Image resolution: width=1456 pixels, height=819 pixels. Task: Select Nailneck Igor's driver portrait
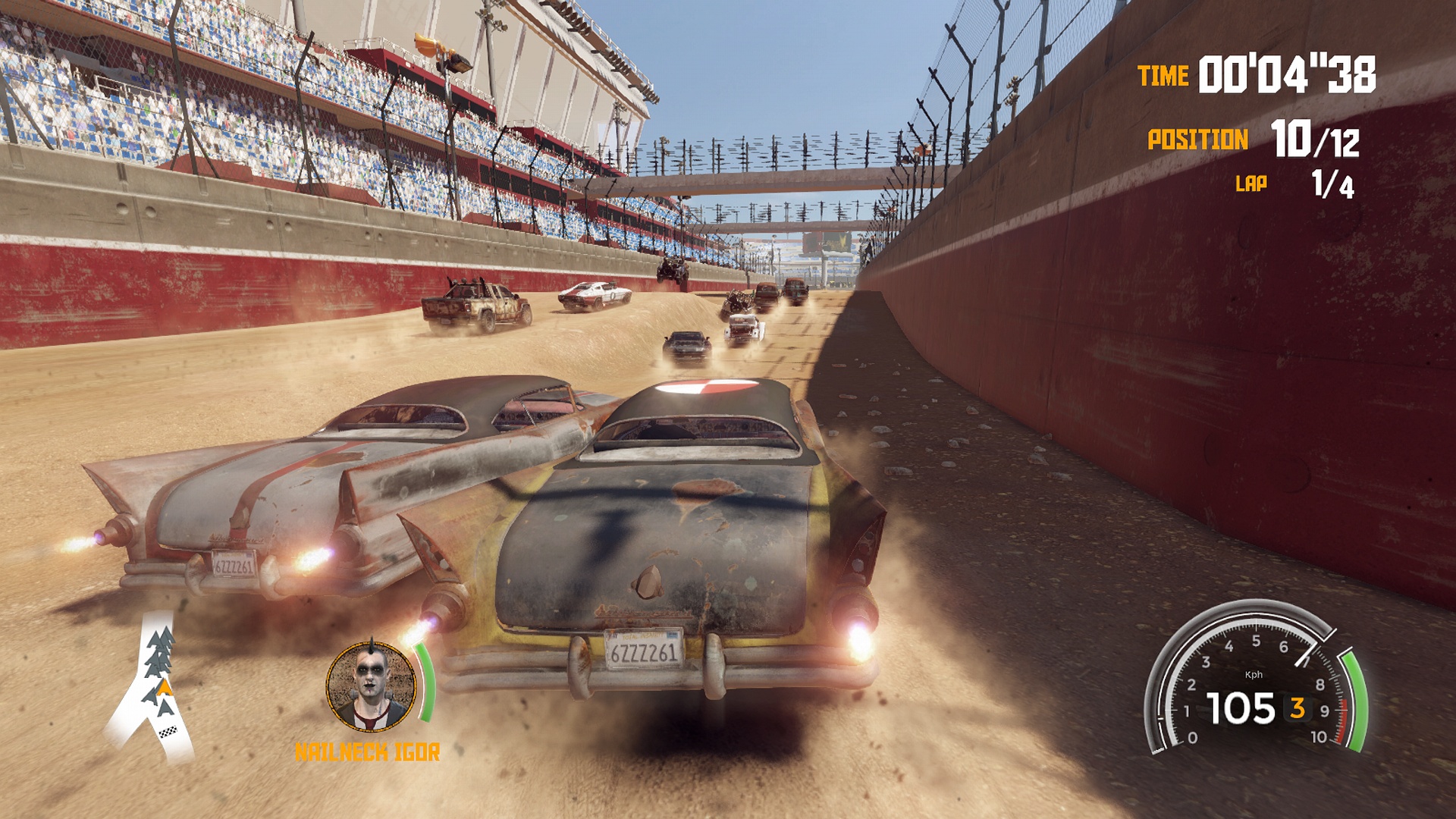tap(371, 687)
